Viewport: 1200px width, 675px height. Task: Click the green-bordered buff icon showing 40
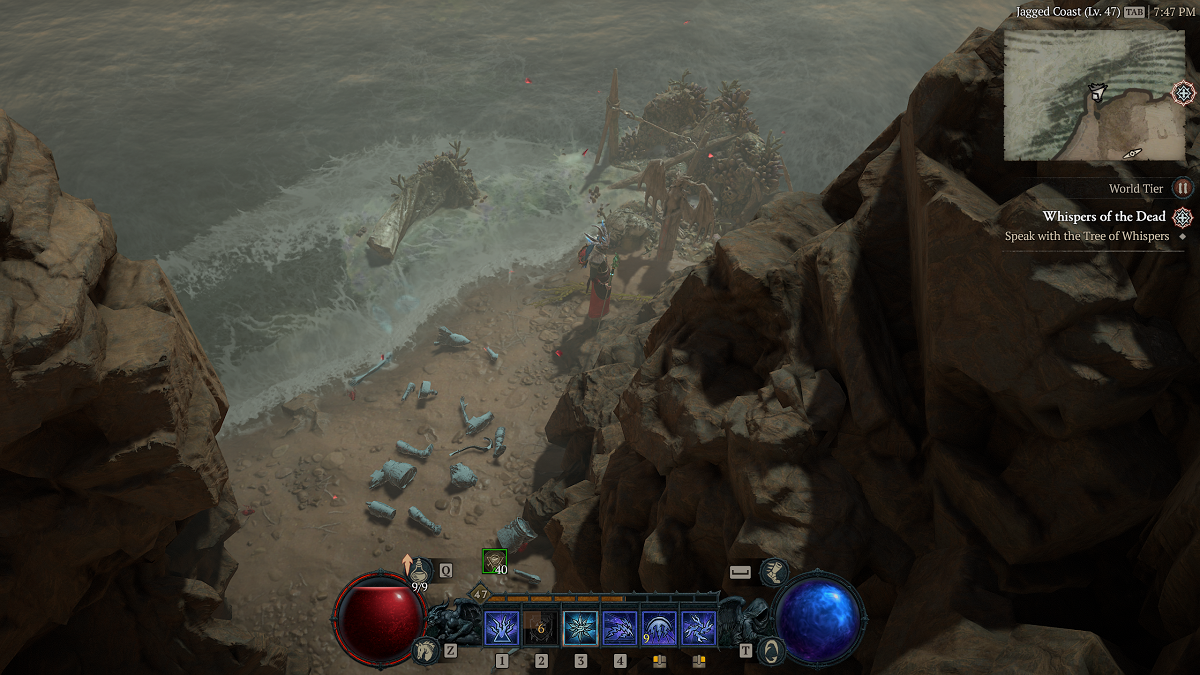pyautogui.click(x=494, y=561)
